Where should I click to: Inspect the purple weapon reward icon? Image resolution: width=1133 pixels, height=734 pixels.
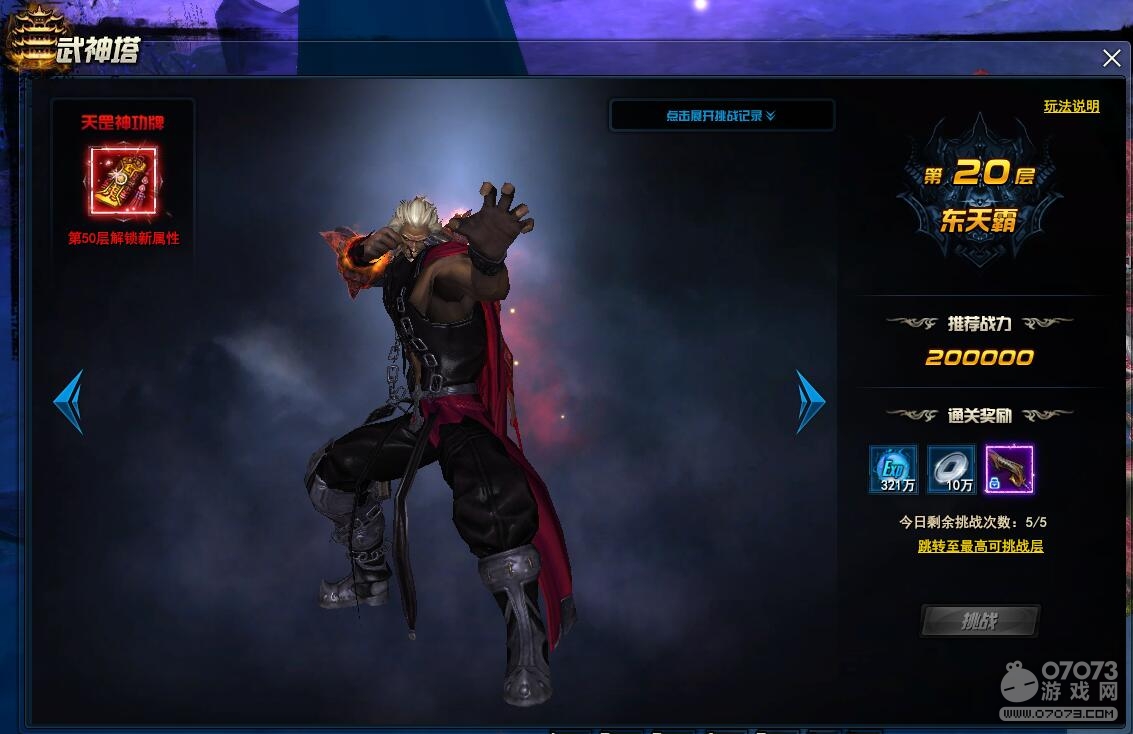click(x=1009, y=470)
